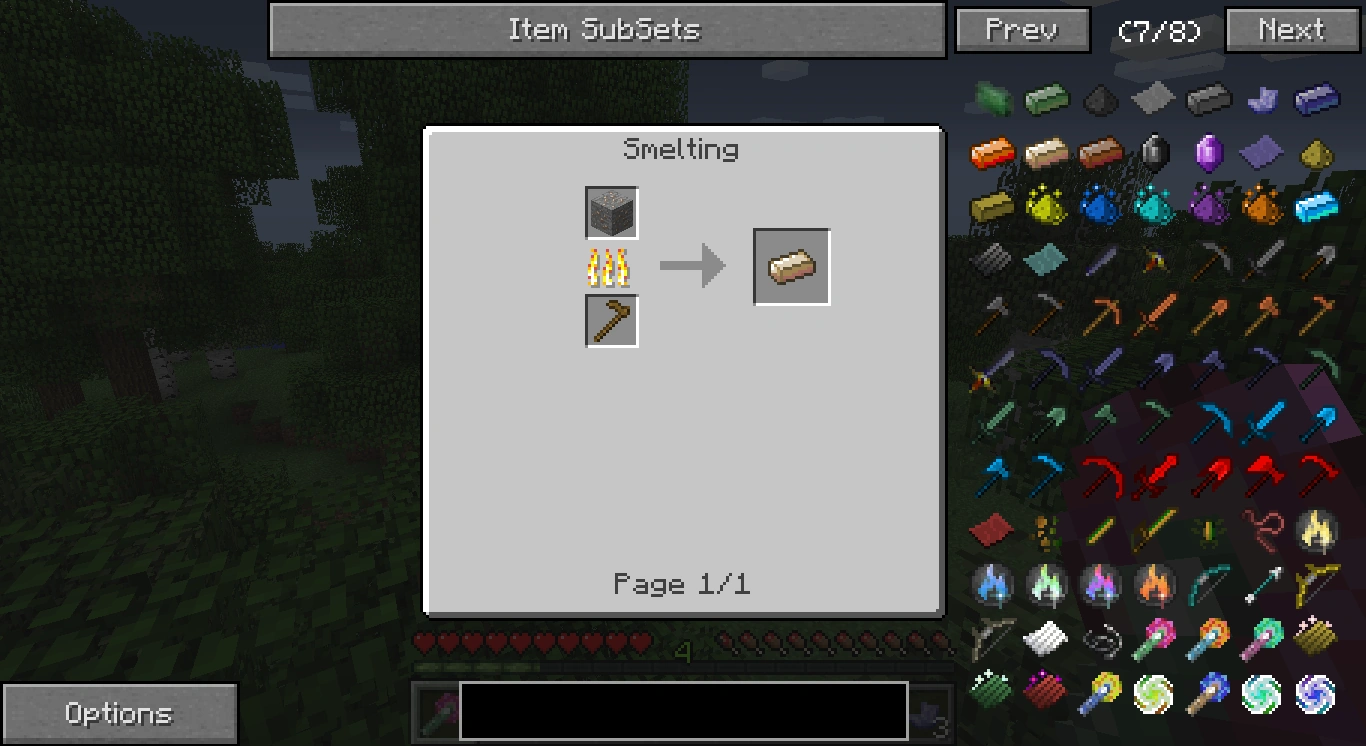
Task: Click the cobblestone input in the Smelting recipe
Action: tap(611, 212)
